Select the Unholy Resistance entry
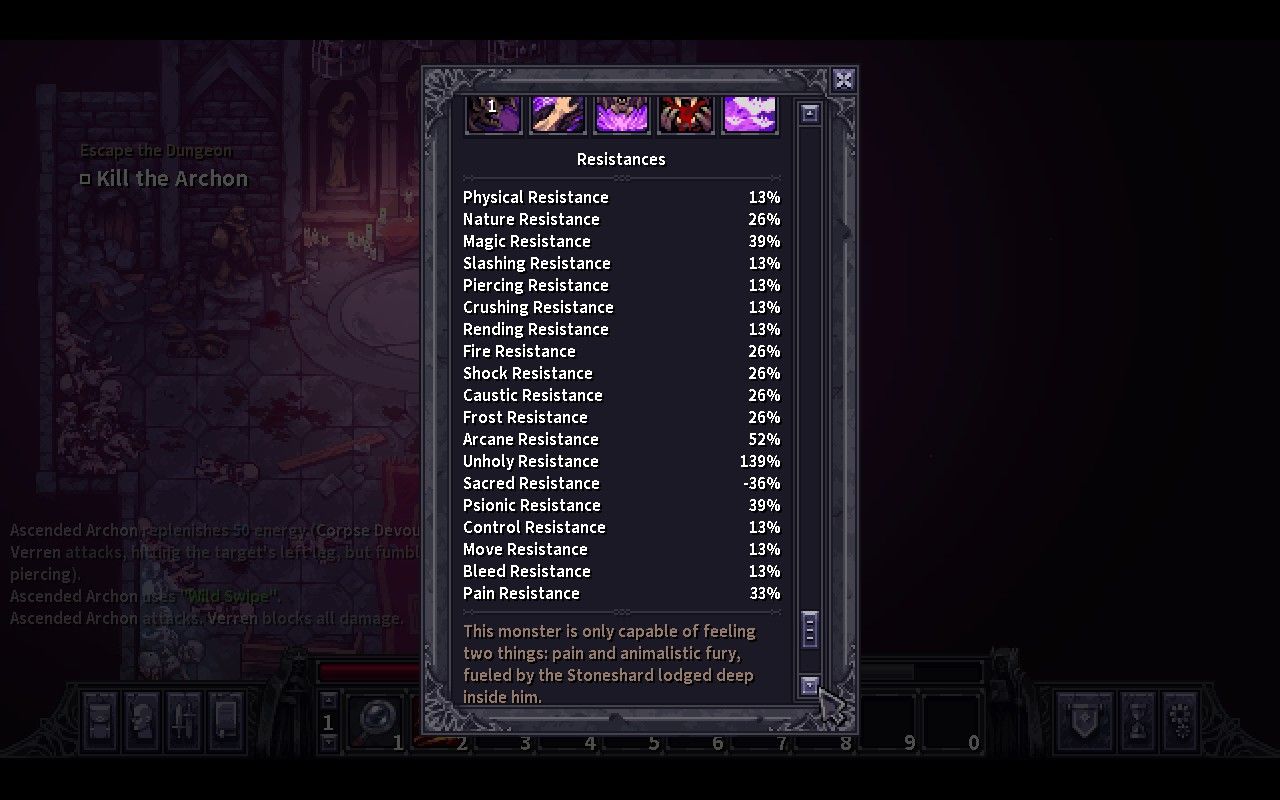 point(530,461)
